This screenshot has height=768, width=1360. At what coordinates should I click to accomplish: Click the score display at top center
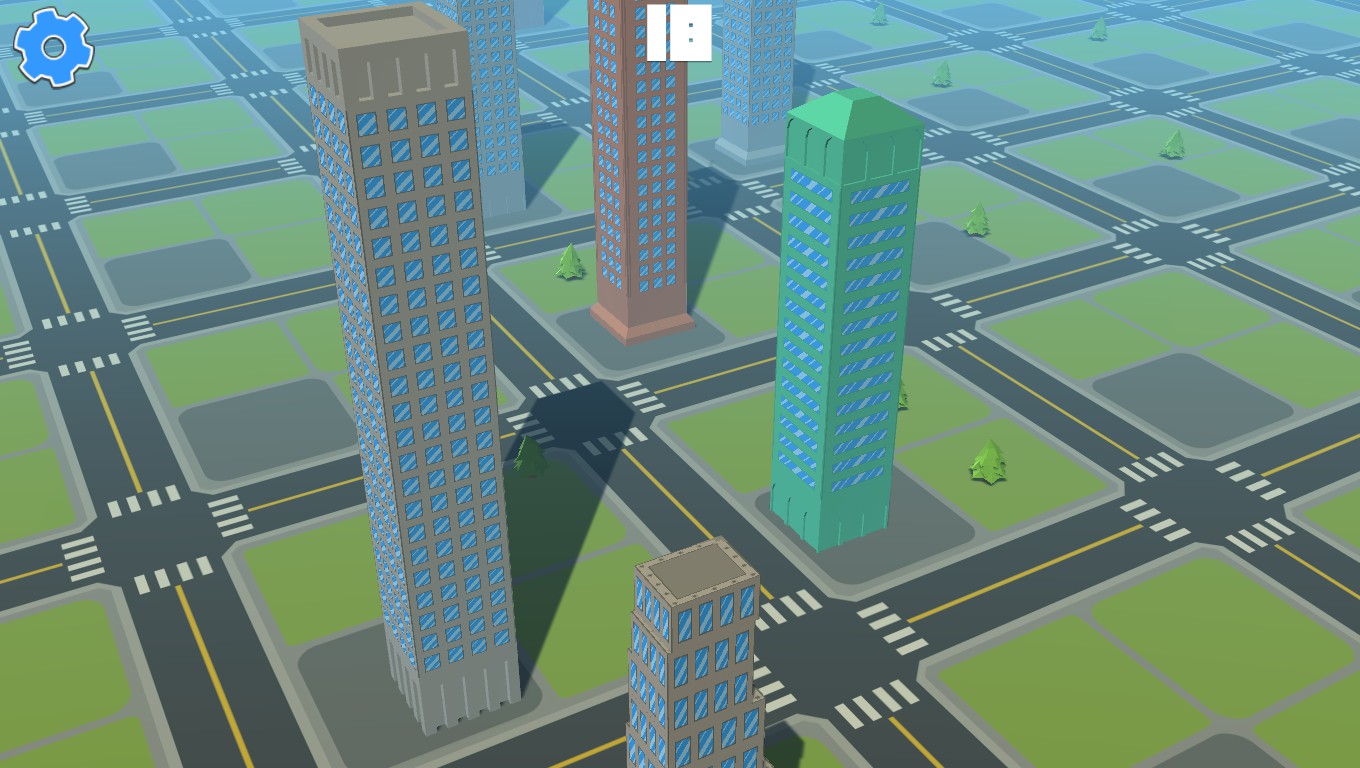tap(679, 34)
